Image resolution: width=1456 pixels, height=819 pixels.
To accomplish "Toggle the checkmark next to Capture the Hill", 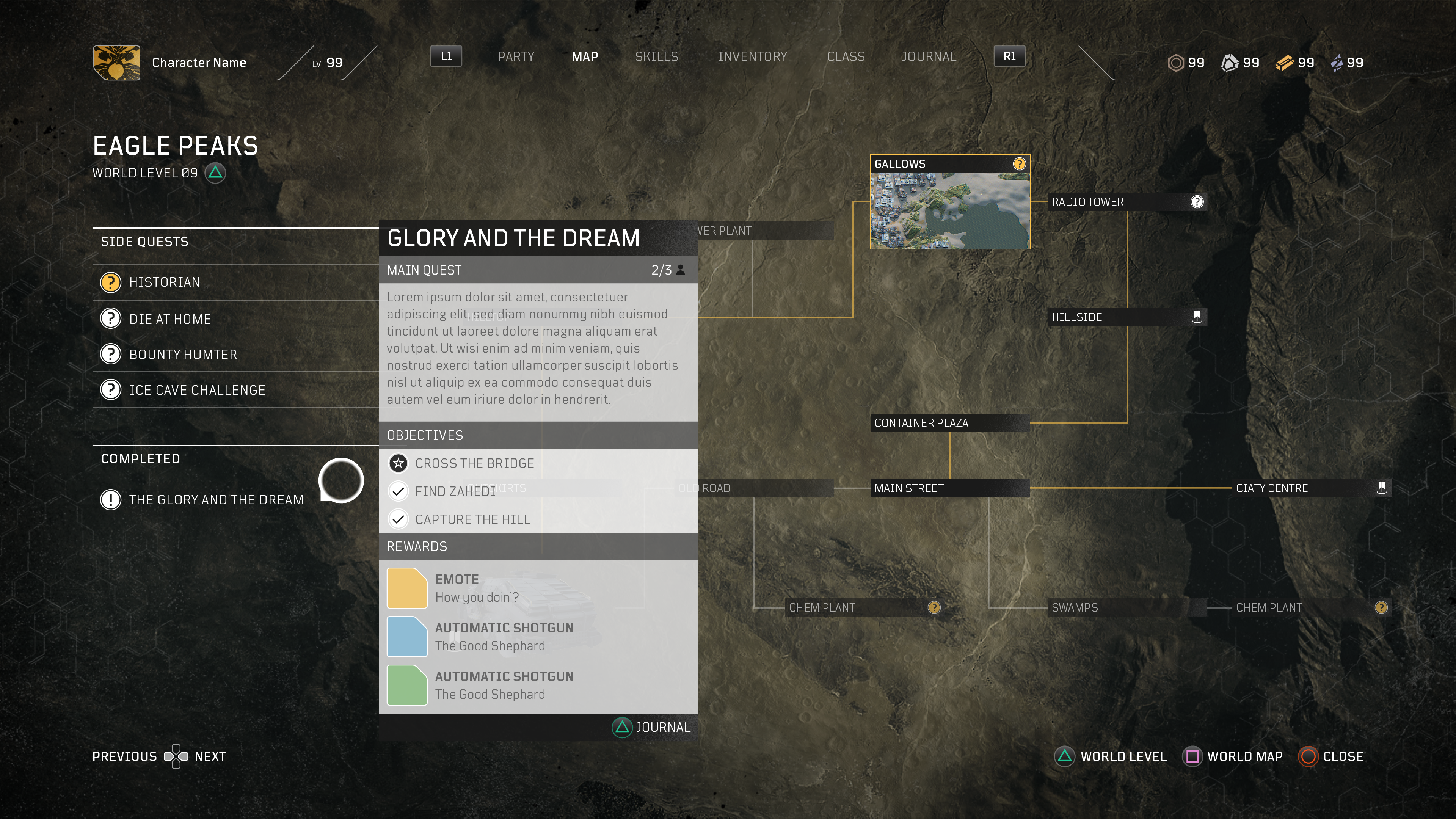I will tap(399, 519).
